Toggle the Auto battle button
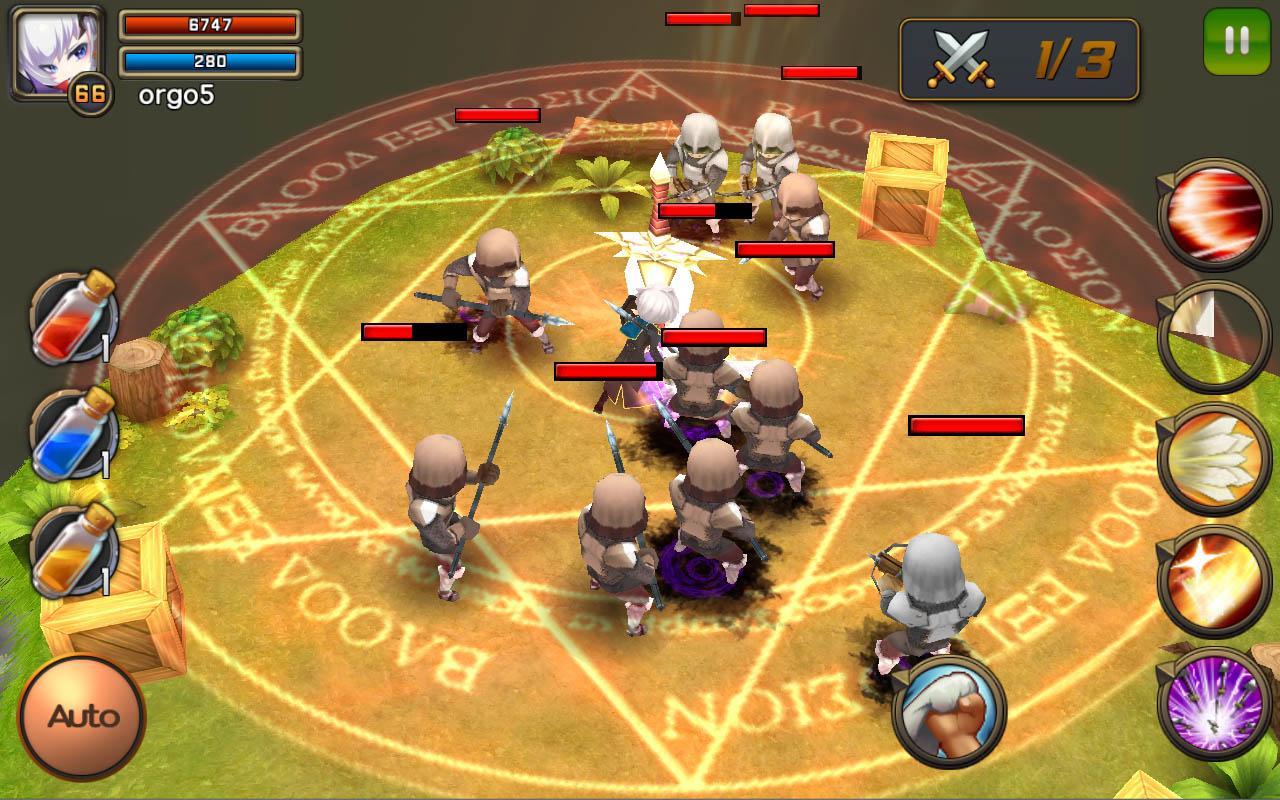1280x800 pixels. tap(82, 716)
